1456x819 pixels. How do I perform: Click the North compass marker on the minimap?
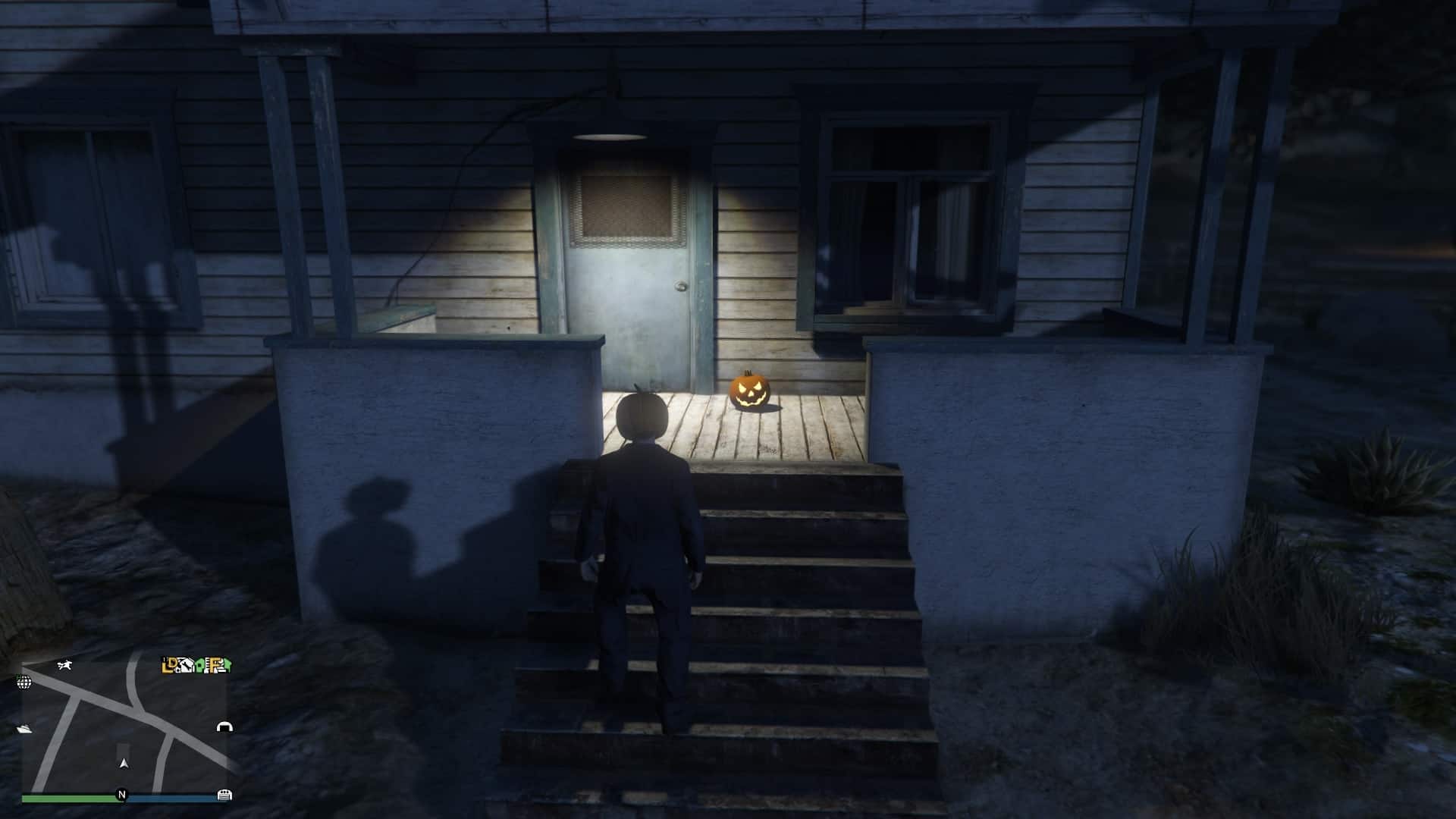pyautogui.click(x=123, y=793)
